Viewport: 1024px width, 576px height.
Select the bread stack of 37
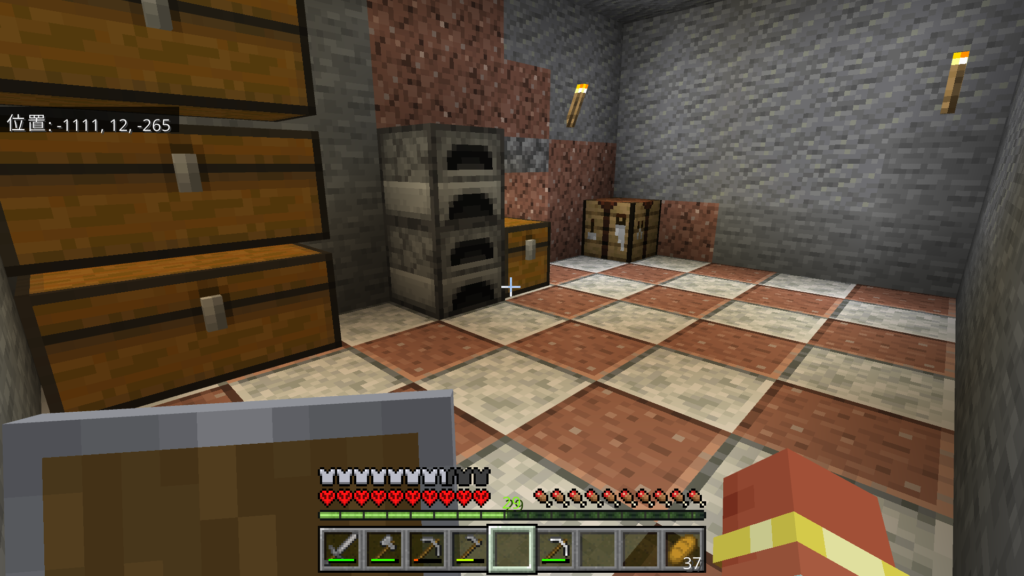click(x=684, y=548)
